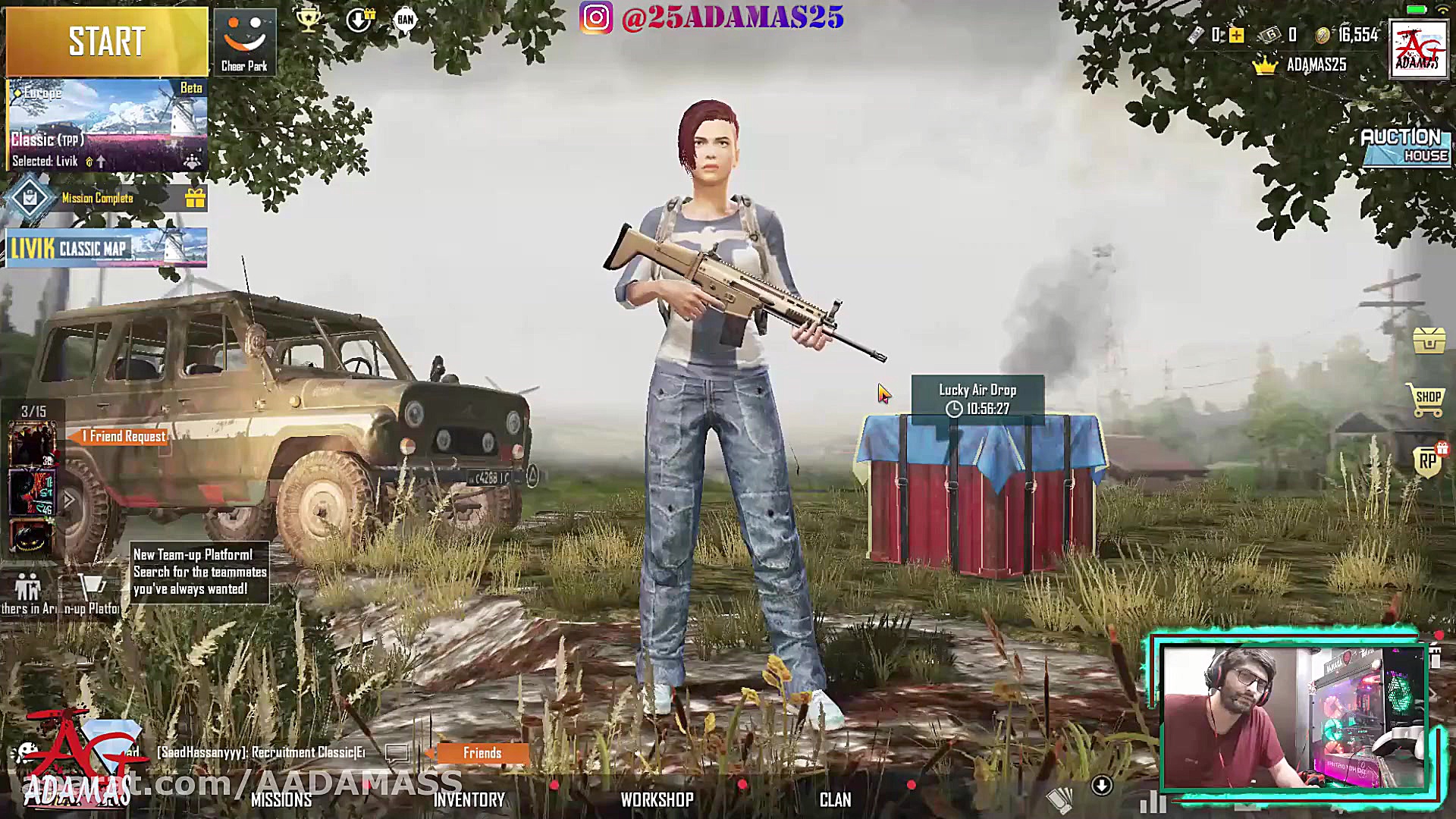Open the Missions menu
This screenshot has width=1456, height=819.
[x=281, y=800]
